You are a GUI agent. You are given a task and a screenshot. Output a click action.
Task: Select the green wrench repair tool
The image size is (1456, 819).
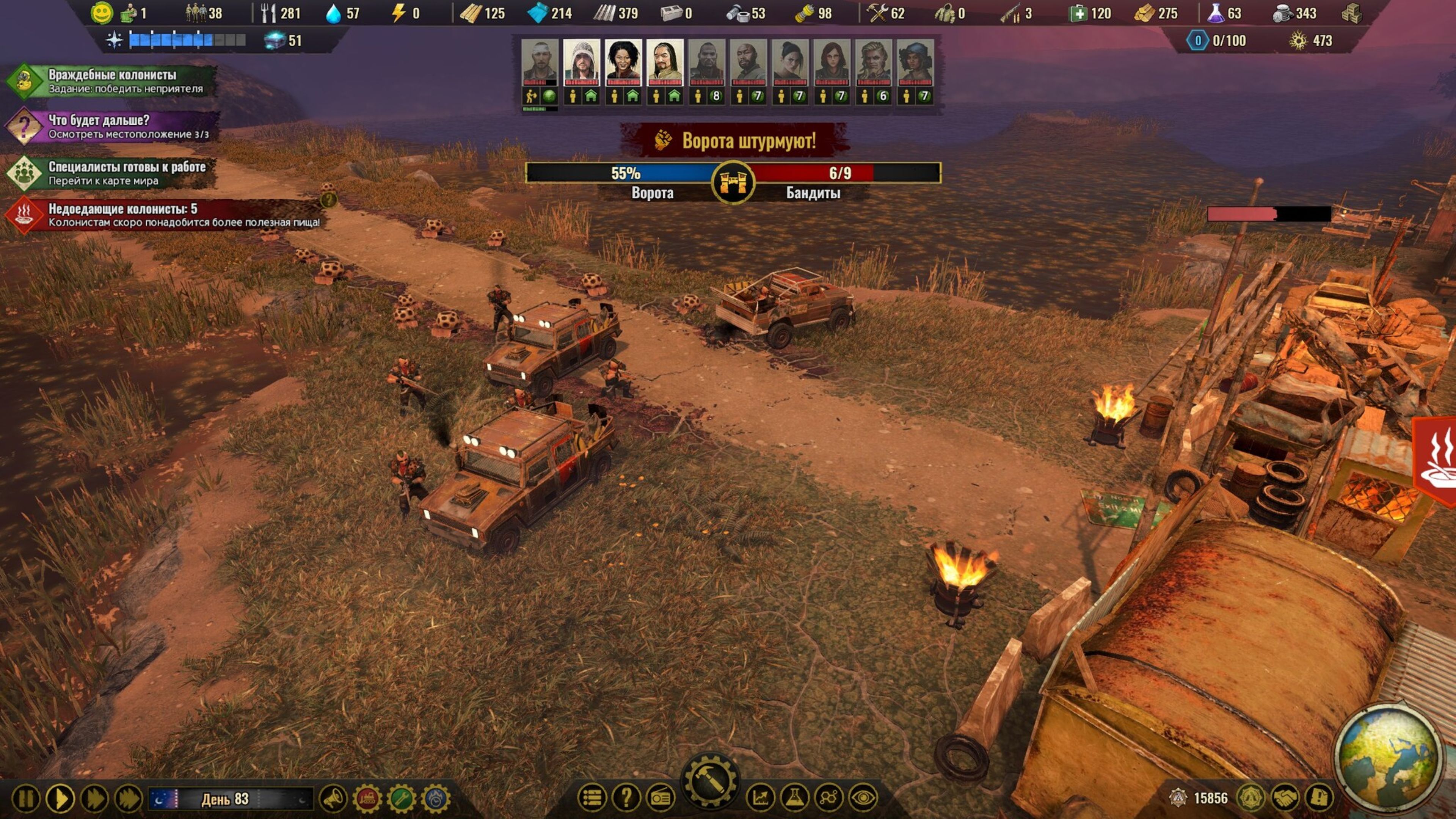pos(401,799)
